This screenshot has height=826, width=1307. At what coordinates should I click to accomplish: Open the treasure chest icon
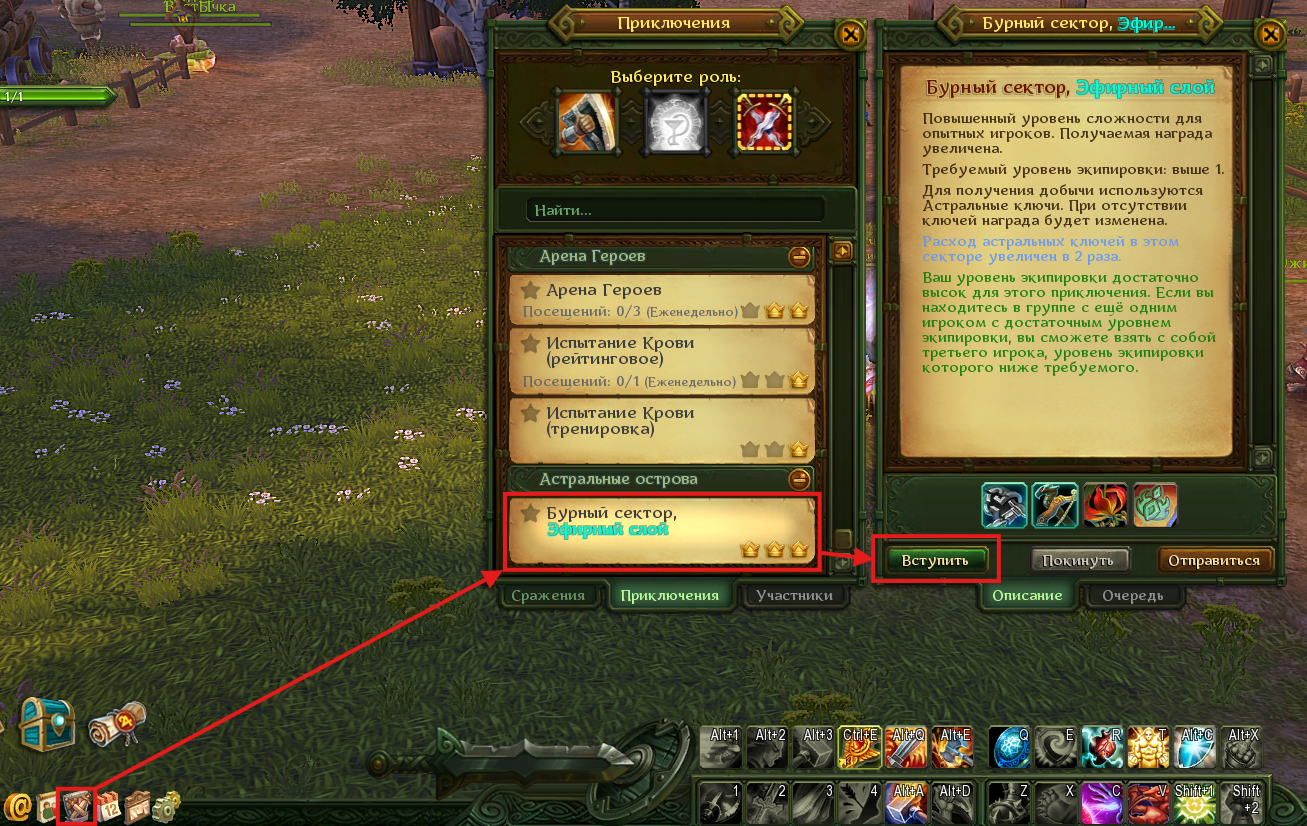click(x=46, y=724)
